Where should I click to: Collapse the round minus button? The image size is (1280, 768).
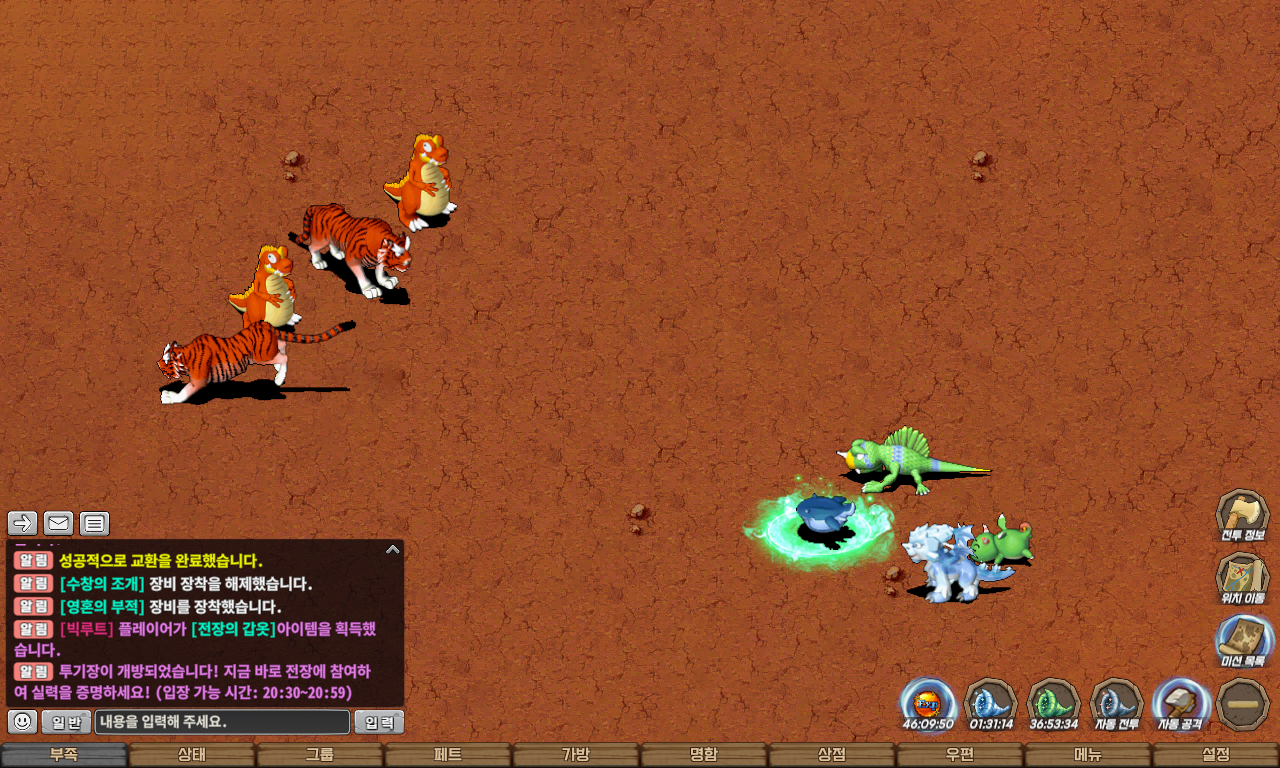click(x=1244, y=704)
